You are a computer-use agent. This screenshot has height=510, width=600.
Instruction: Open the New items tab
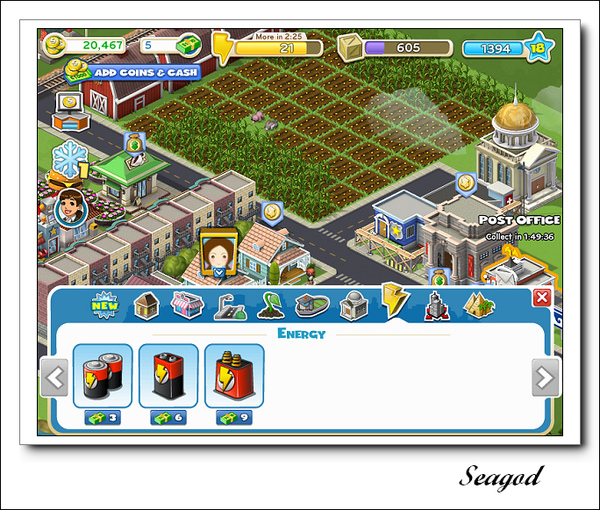pyautogui.click(x=105, y=303)
